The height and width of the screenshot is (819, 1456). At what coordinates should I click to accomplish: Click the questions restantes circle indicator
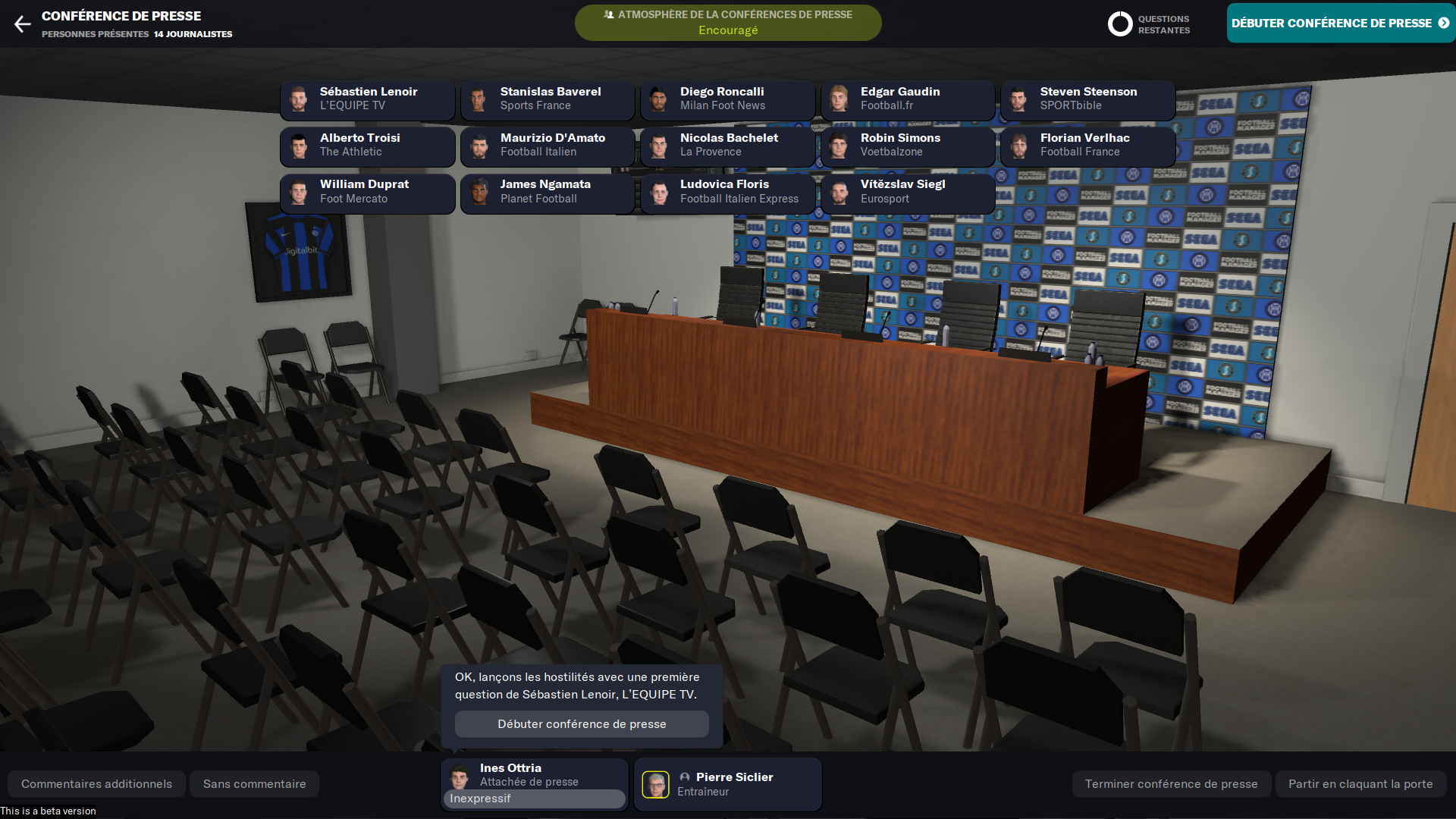(1120, 24)
